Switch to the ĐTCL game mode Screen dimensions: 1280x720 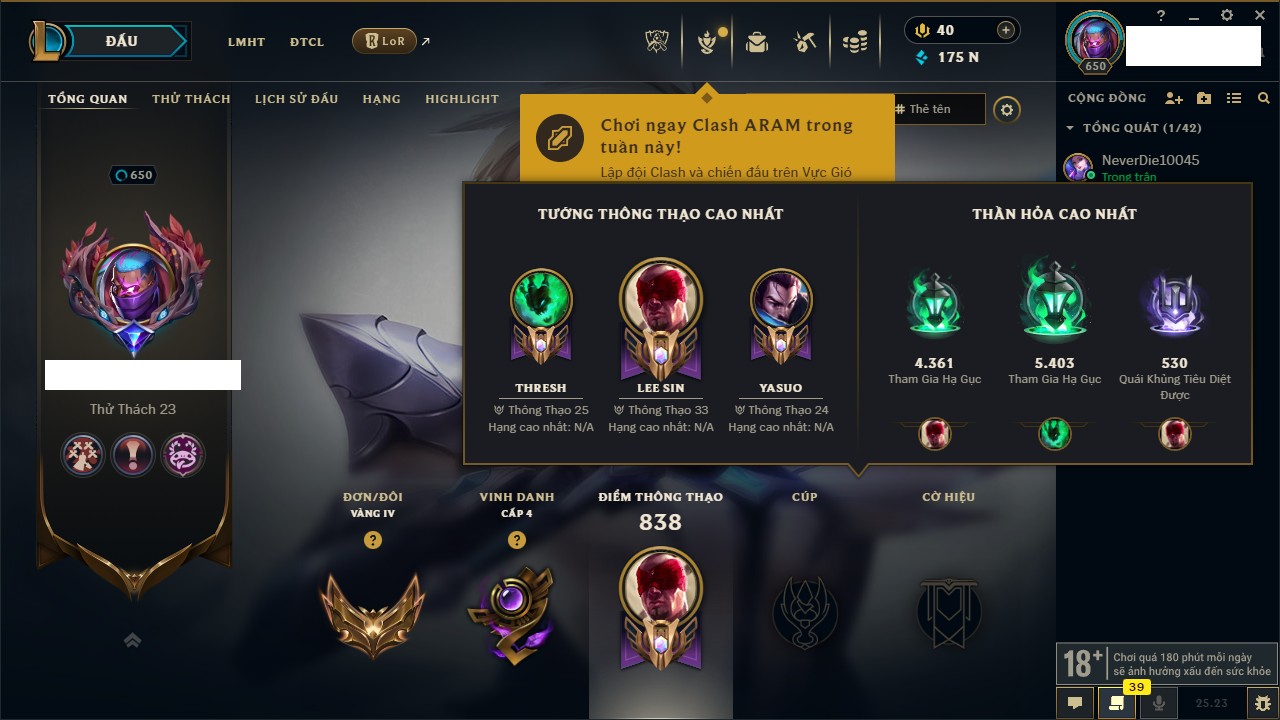point(307,42)
